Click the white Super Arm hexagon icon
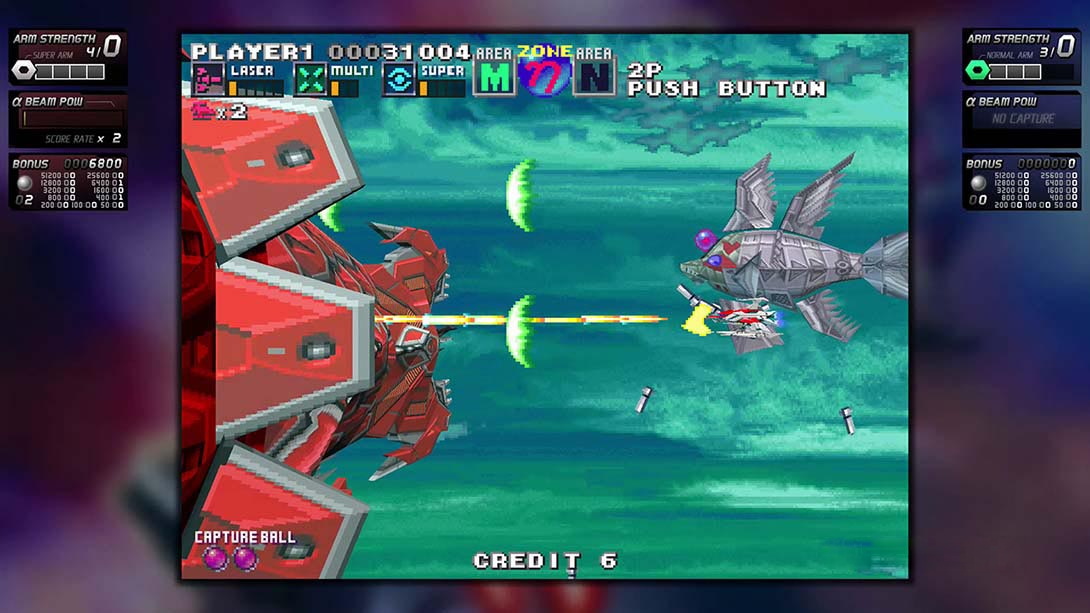1090x613 pixels. (x=23, y=71)
